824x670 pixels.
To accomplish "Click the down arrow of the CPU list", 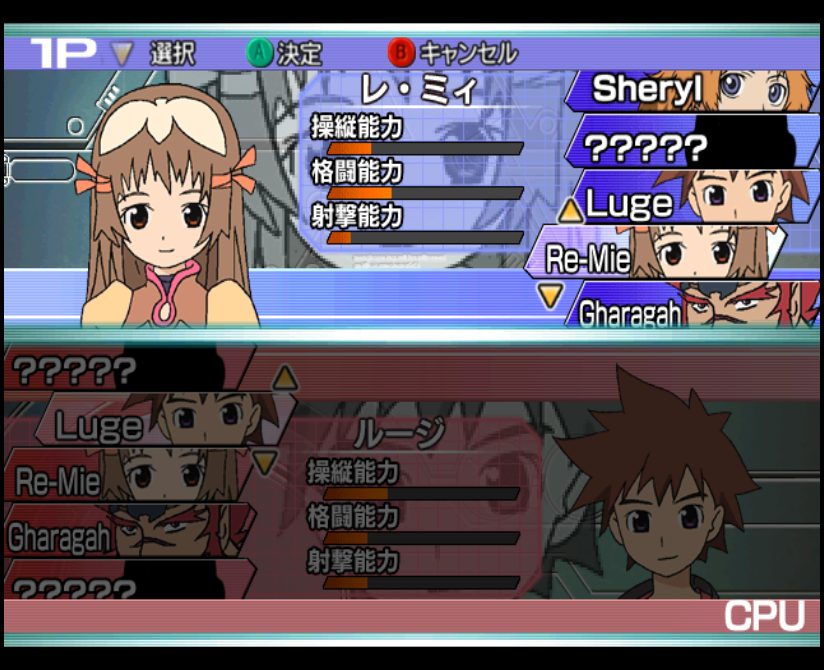I will pyautogui.click(x=264, y=462).
